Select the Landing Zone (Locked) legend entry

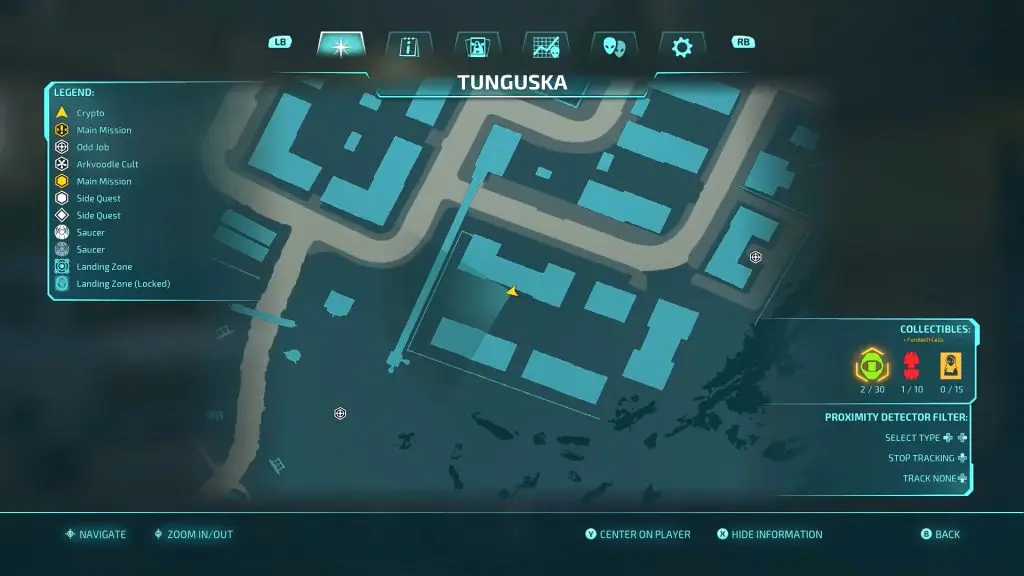122,284
